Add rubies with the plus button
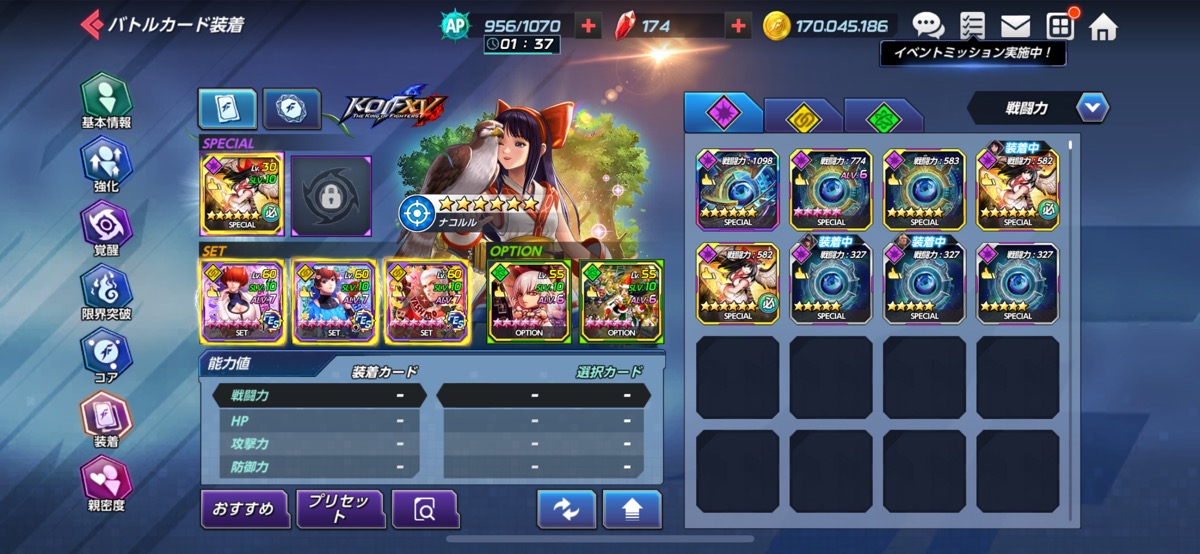The height and width of the screenshot is (554, 1200). 738,26
